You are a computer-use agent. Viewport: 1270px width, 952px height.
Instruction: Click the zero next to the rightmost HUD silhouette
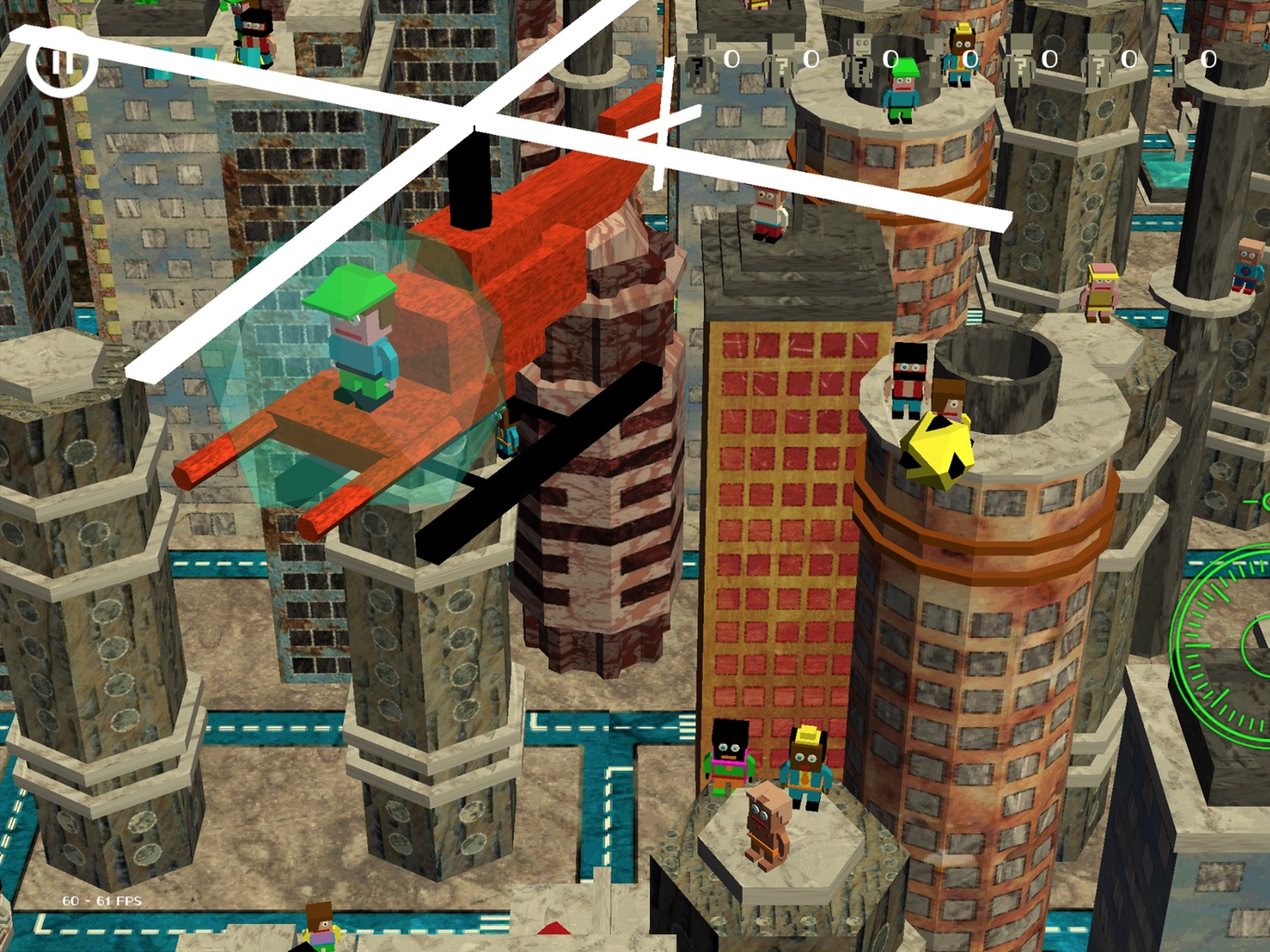pyautogui.click(x=1208, y=59)
